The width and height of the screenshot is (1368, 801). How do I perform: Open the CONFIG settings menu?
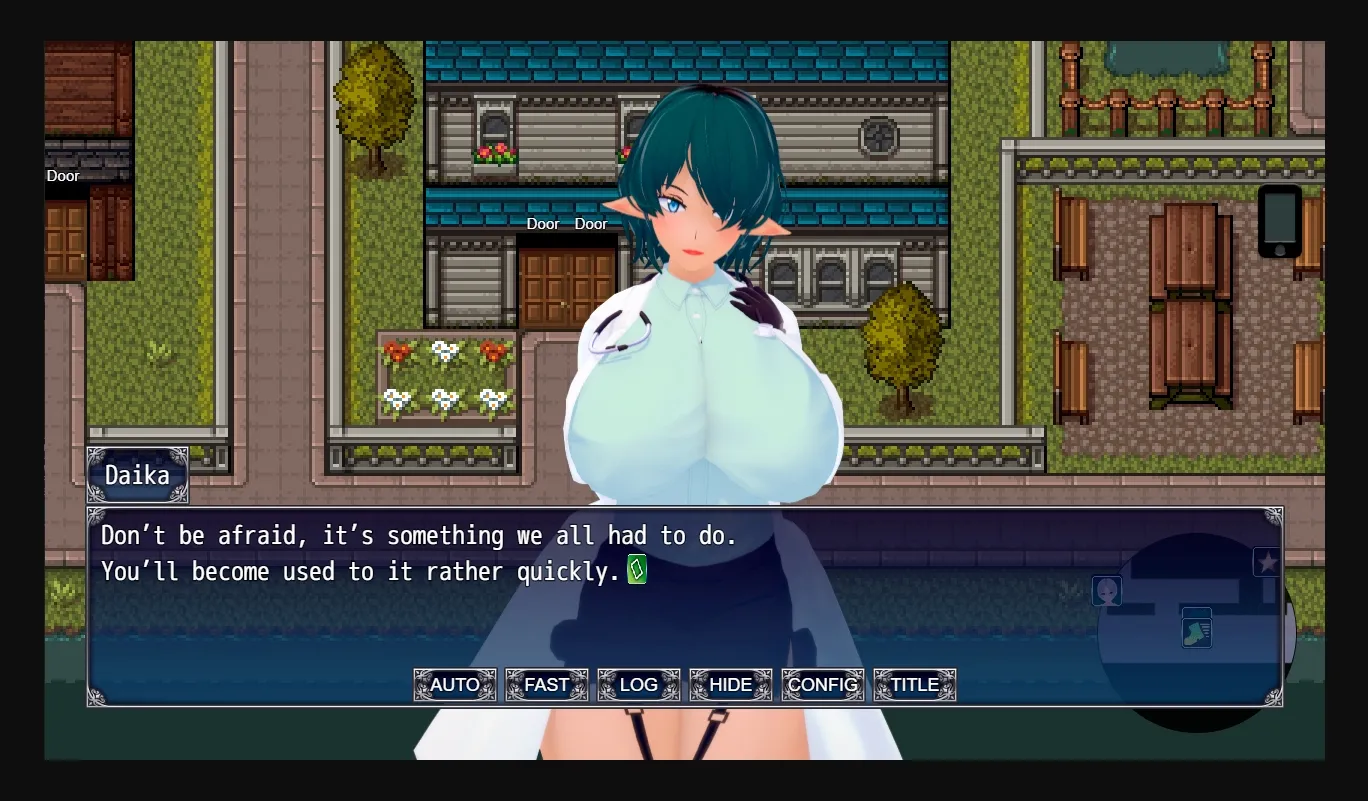[x=822, y=685]
